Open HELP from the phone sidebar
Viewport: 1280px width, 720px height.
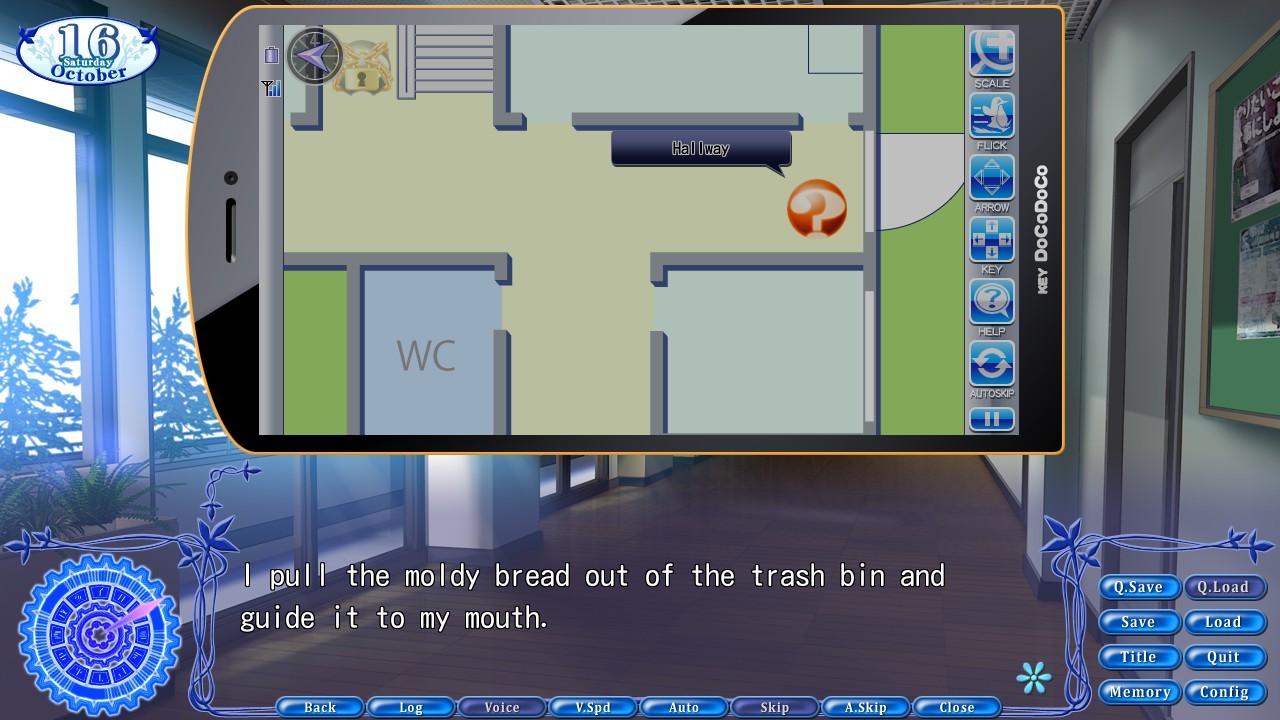point(991,301)
